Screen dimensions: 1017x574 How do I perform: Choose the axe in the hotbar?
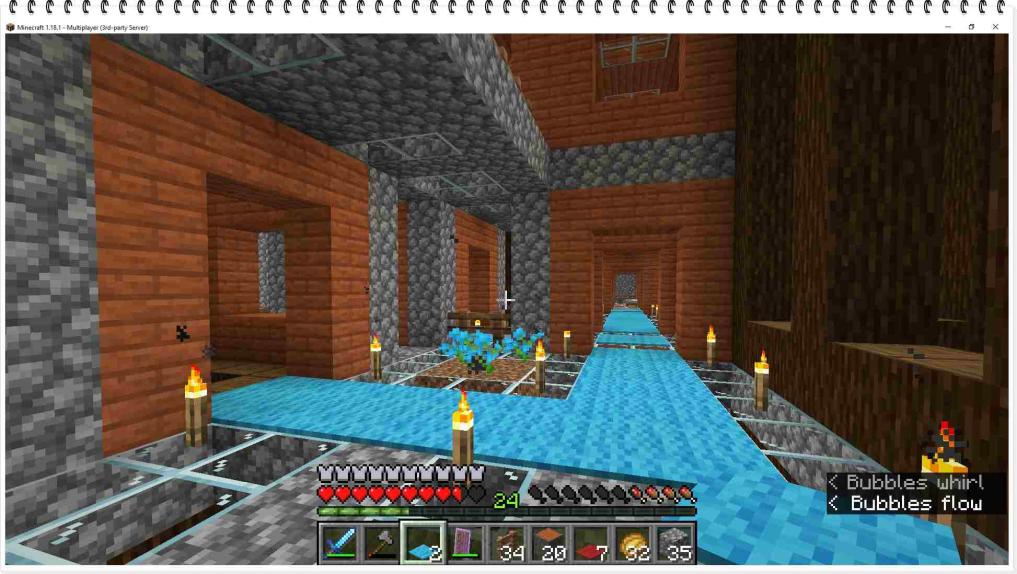[382, 543]
